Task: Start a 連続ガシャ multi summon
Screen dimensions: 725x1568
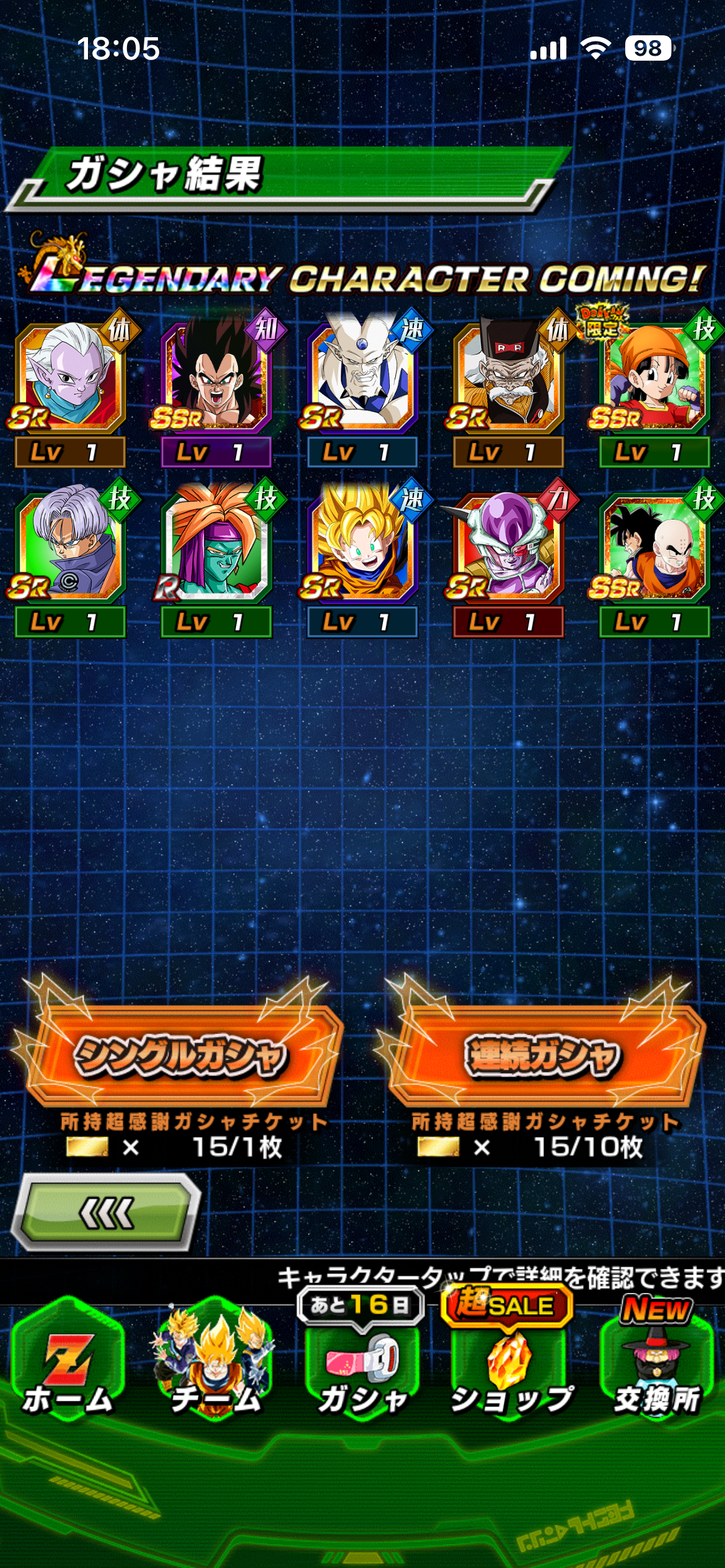Action: [543, 1056]
